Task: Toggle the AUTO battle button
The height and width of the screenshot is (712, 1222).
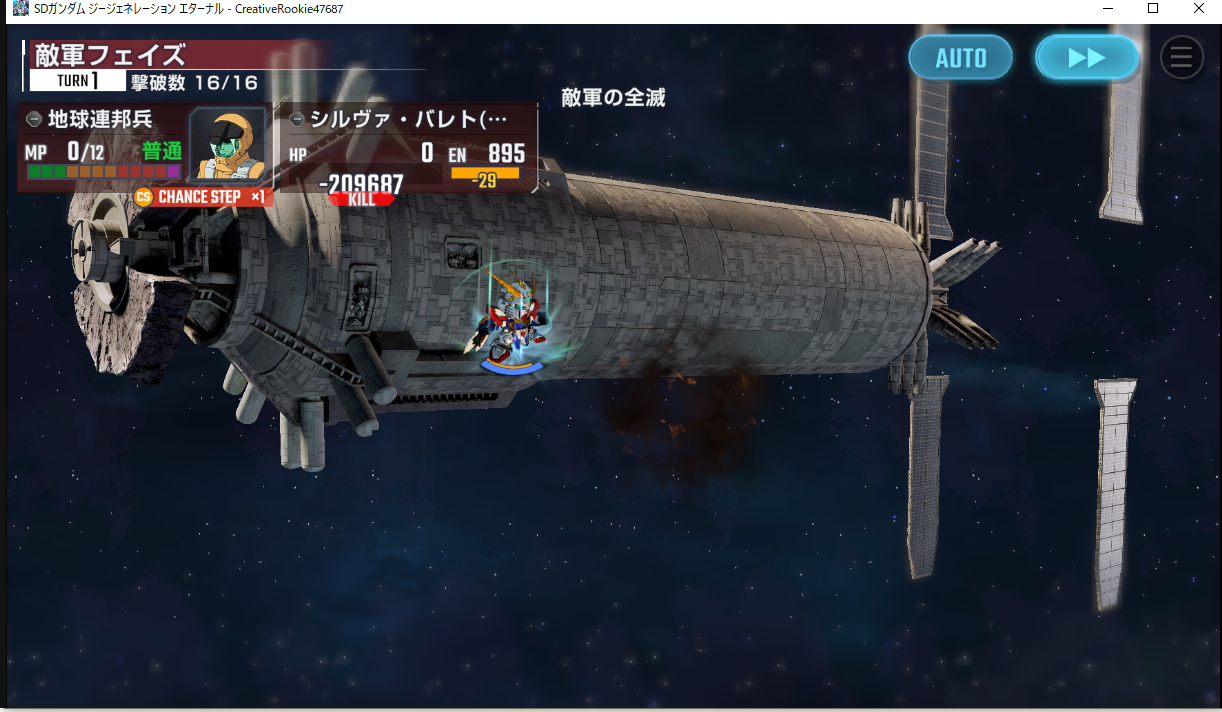Action: tap(960, 58)
